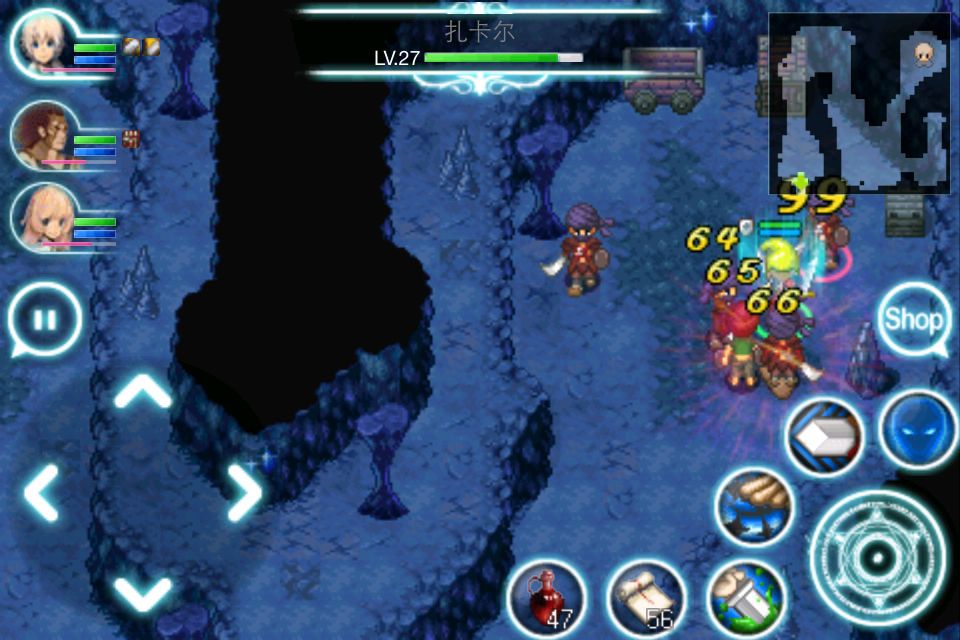Use the red potion flask item
960x640 pixels.
pos(546,598)
